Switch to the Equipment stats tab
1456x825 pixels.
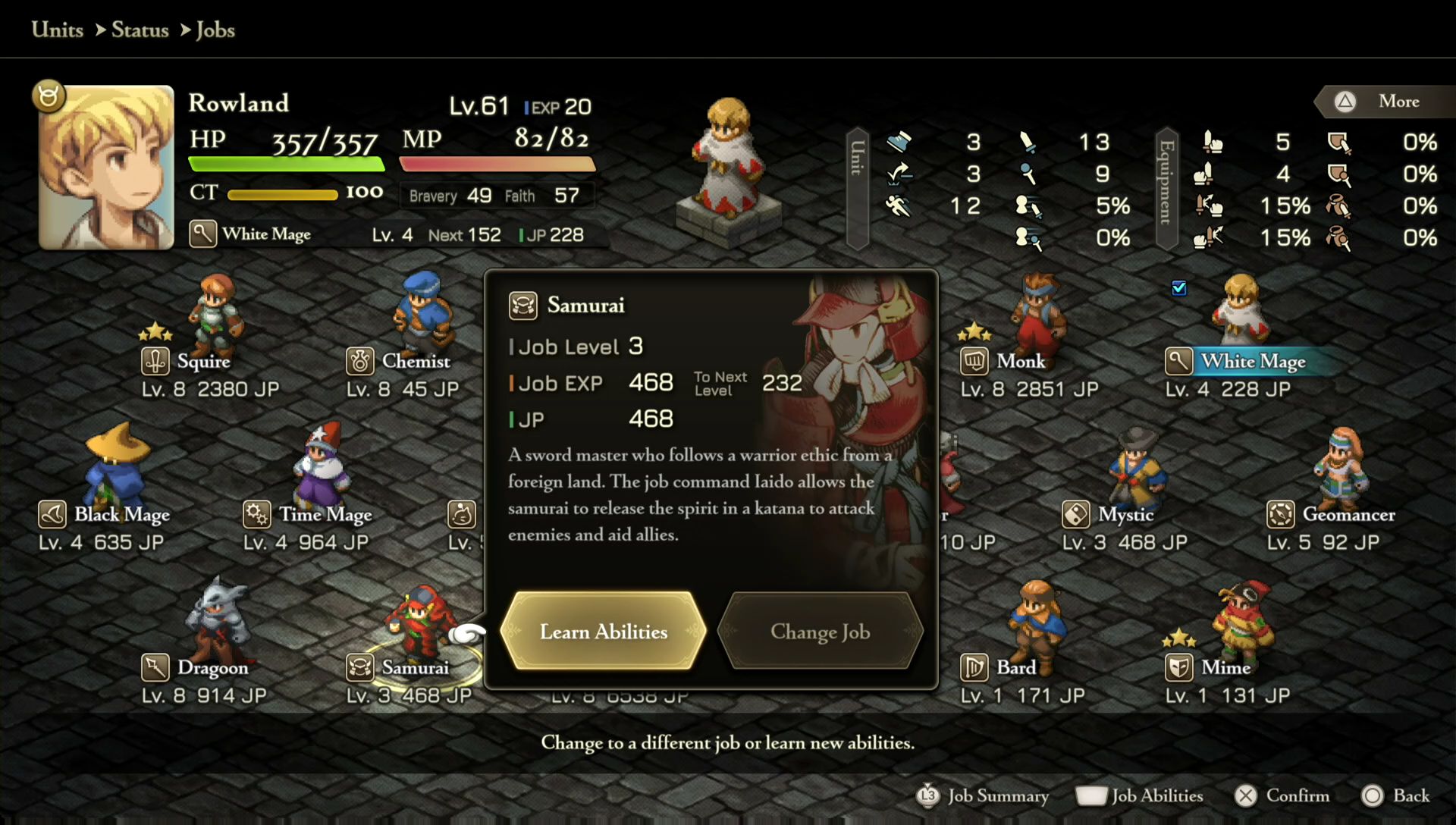(1166, 188)
